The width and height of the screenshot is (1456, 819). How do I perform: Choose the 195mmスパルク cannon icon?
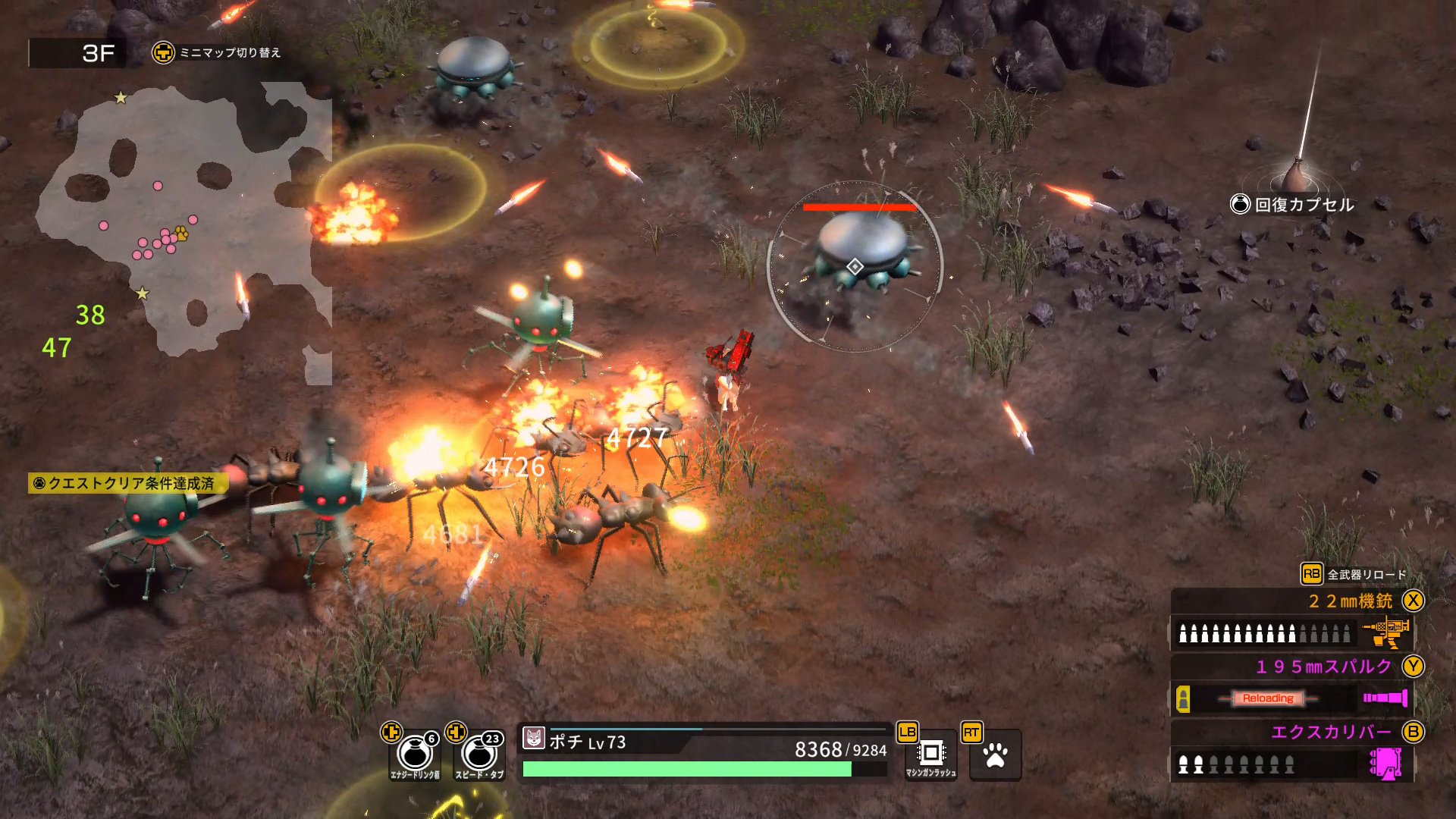click(x=1385, y=698)
